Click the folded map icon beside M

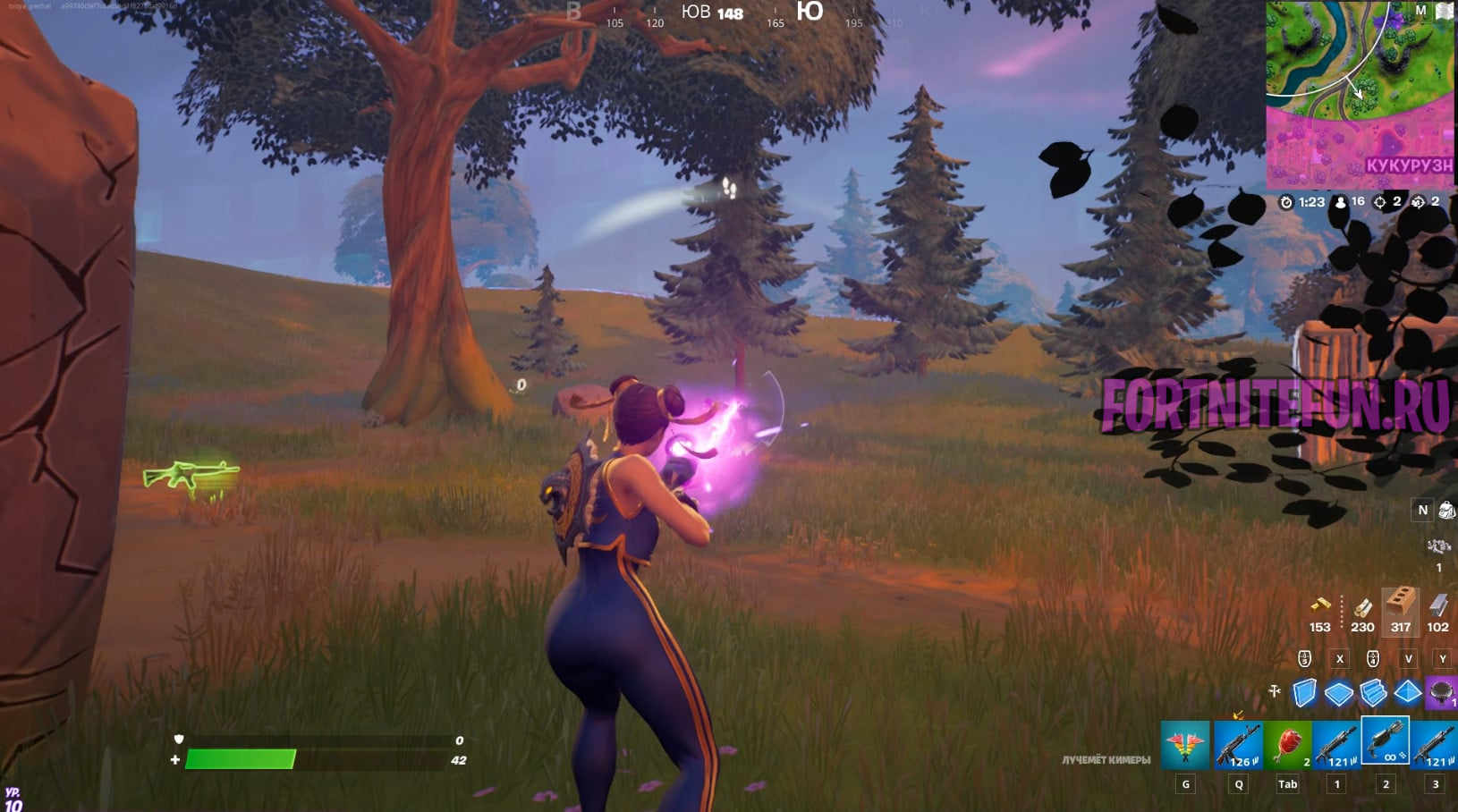pyautogui.click(x=1445, y=11)
